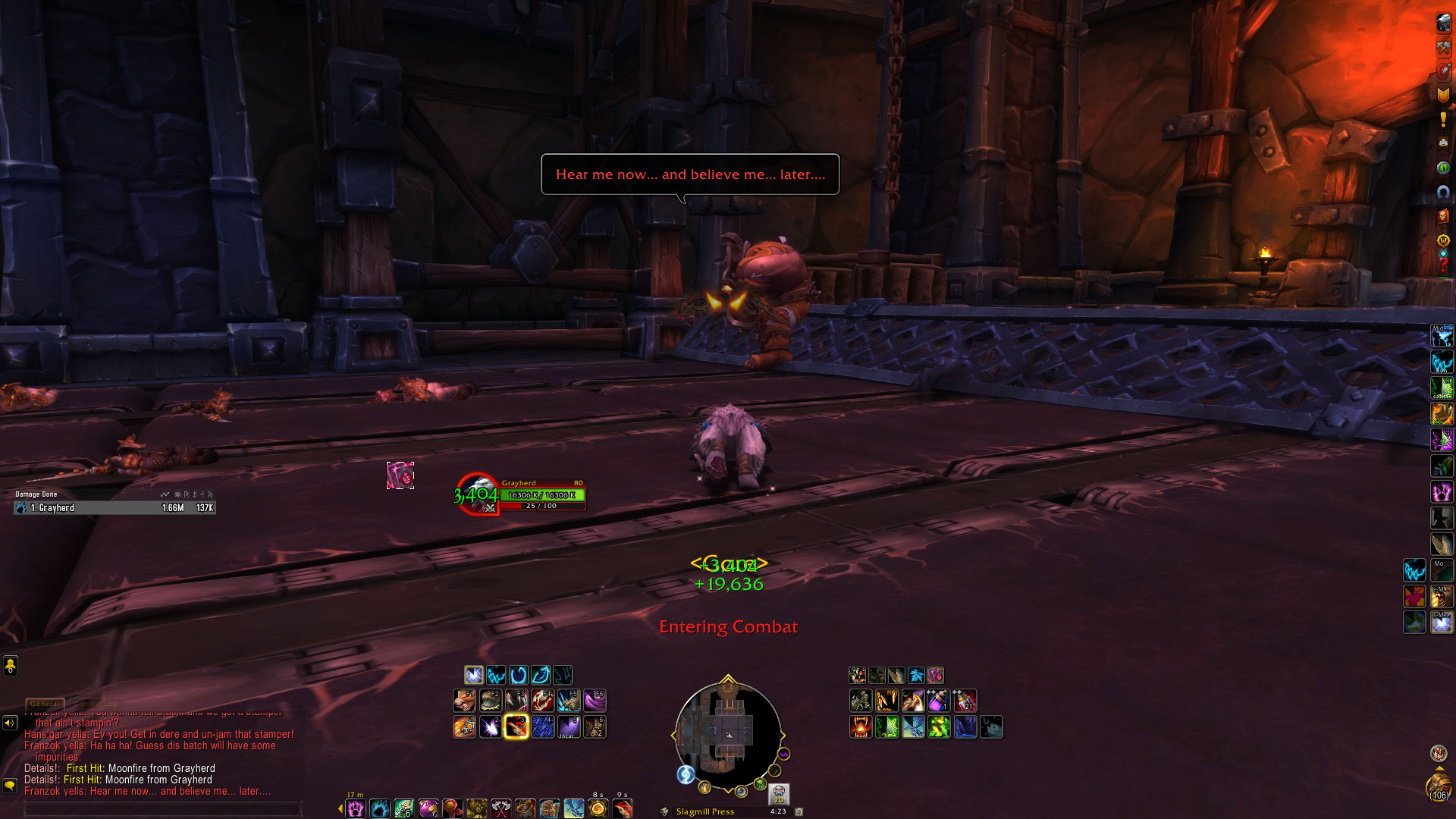The width and height of the screenshot is (1456, 819).
Task: Open the Combat Log chat tab
Action: 96,704
